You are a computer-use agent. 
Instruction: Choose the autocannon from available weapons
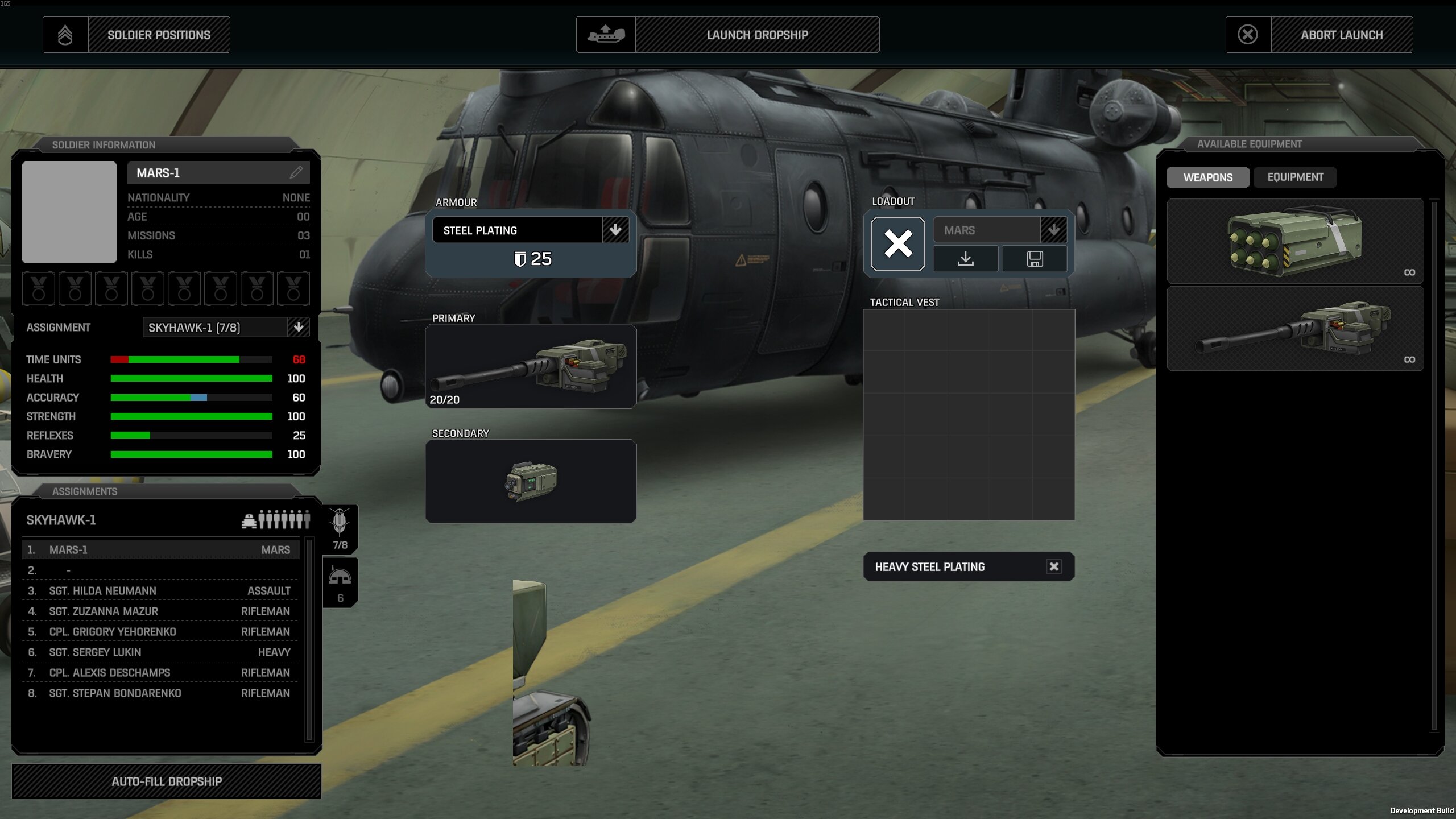[x=1294, y=329]
